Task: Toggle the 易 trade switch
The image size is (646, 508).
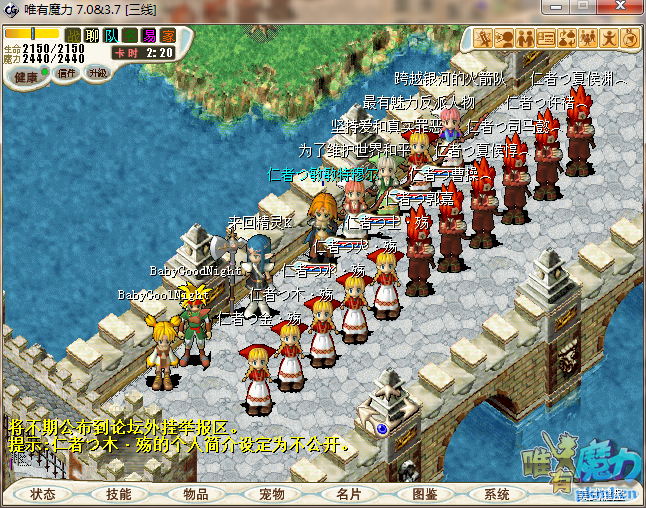Action: [x=149, y=36]
